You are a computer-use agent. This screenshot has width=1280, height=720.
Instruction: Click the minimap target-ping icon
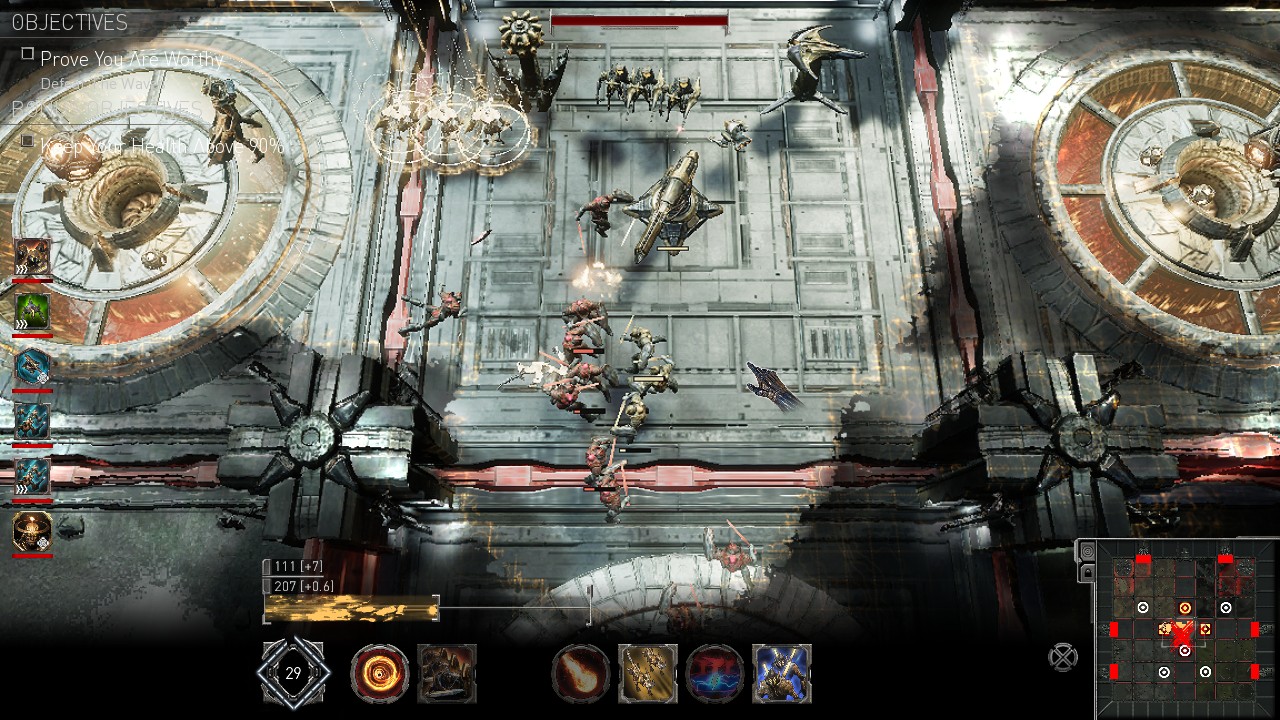pos(1089,551)
